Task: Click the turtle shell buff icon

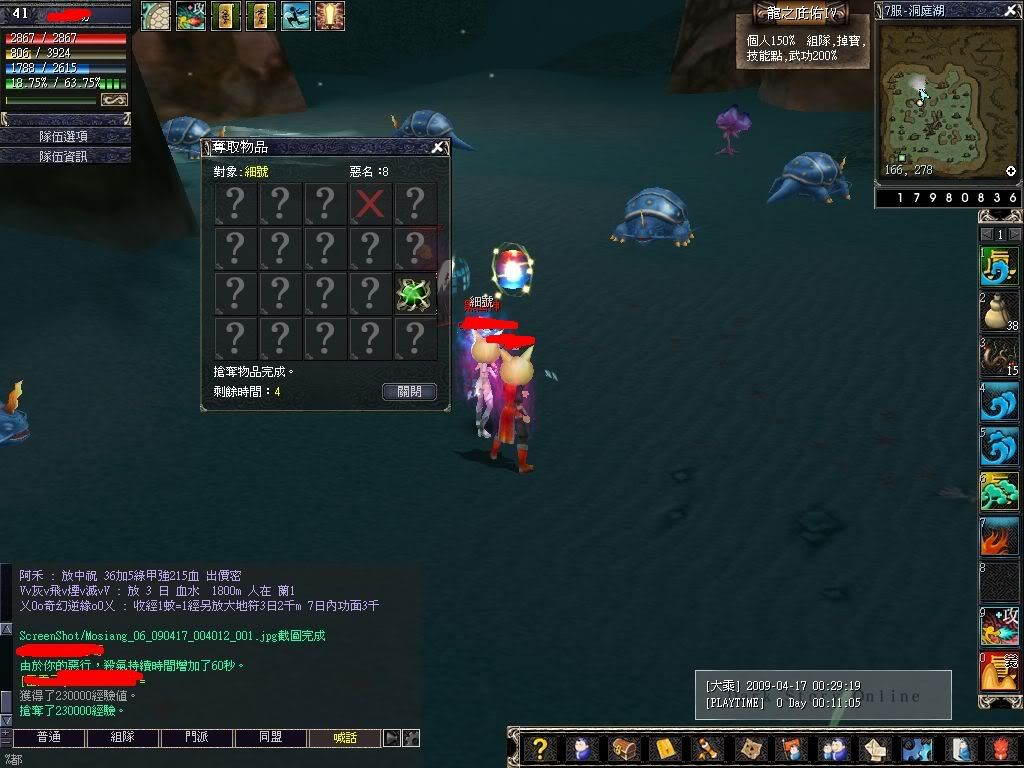Action: point(155,15)
